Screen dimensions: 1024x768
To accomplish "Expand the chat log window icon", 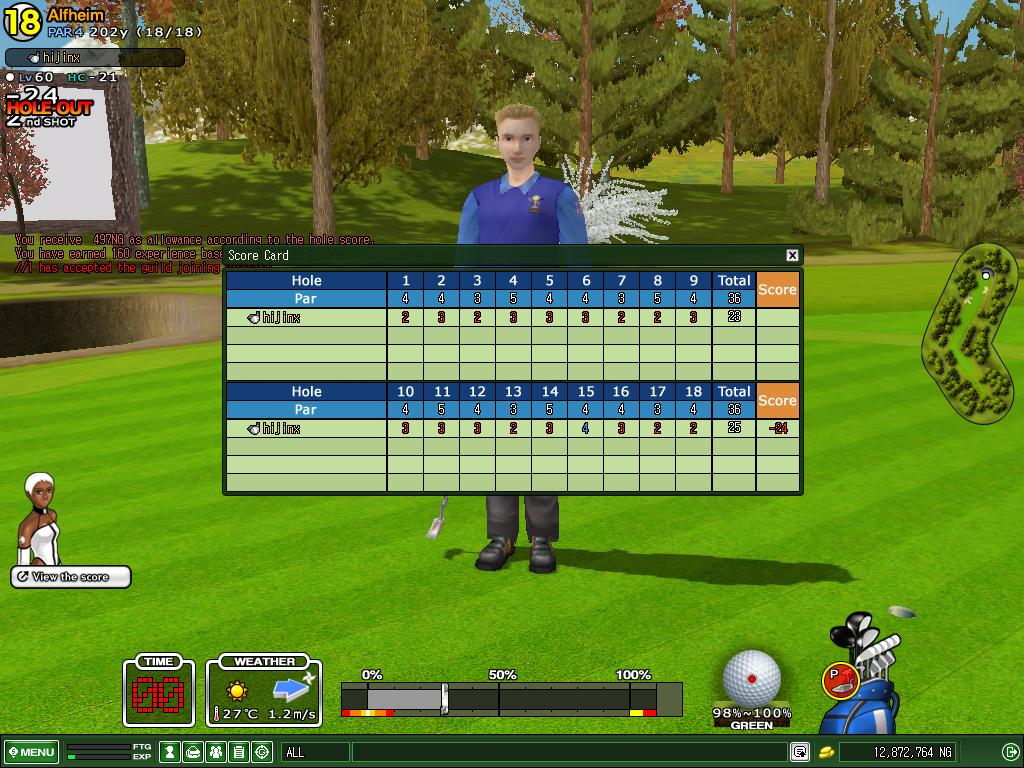I will coord(800,752).
